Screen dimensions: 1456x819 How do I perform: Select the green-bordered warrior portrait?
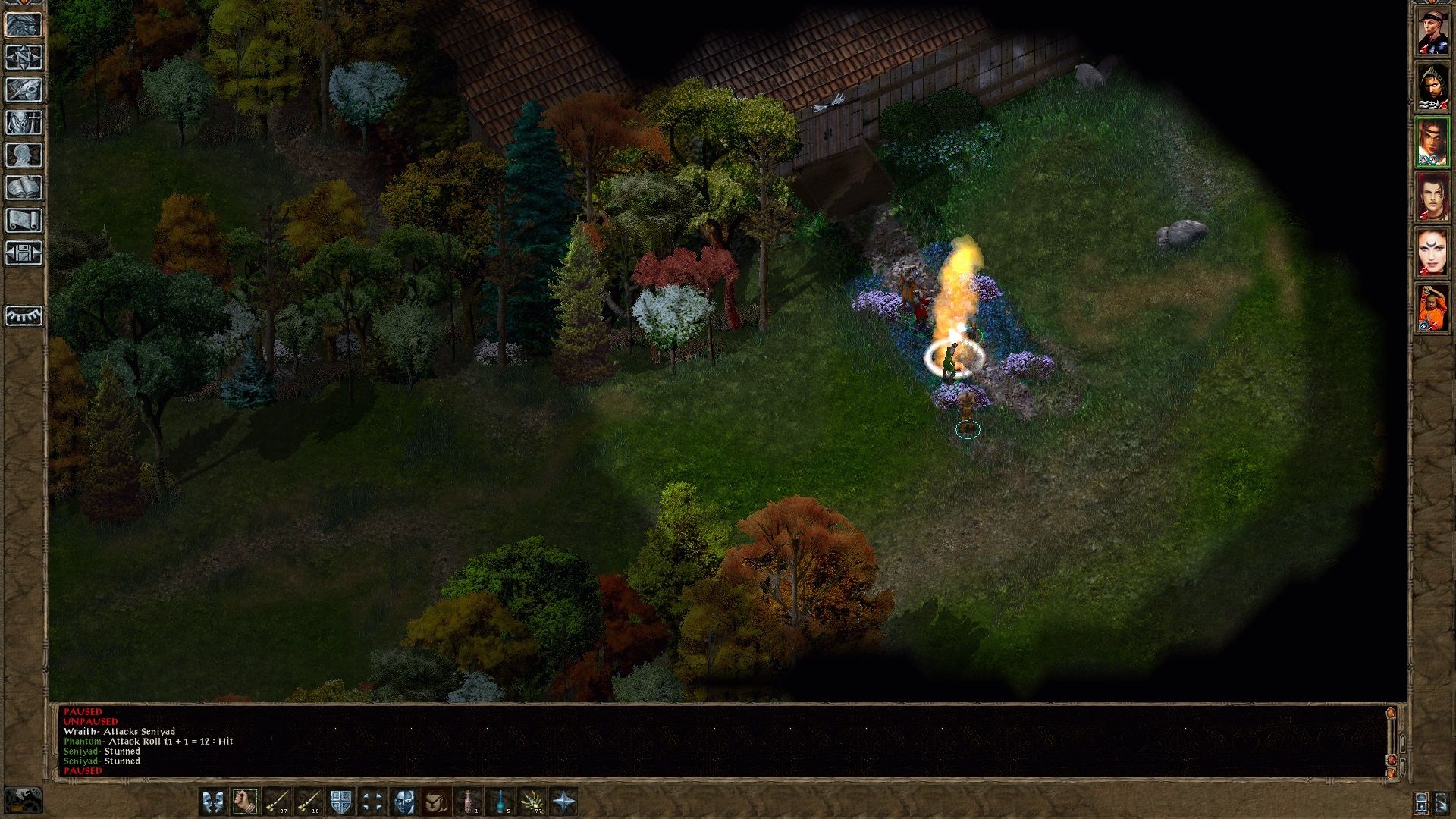[1432, 142]
